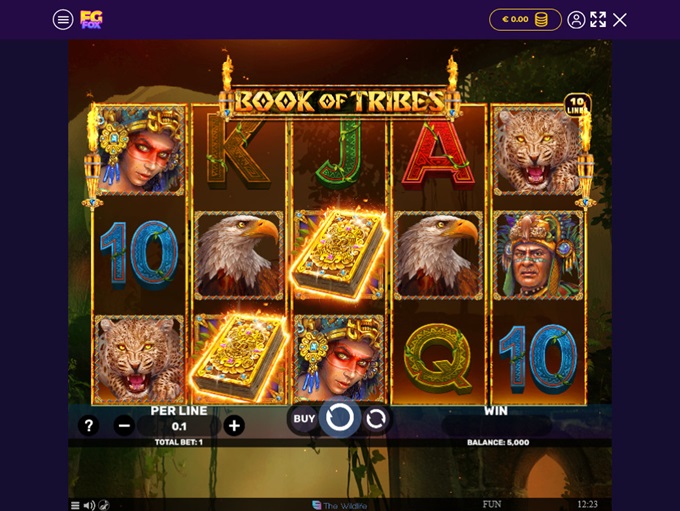Viewport: 680px width, 511px height.
Task: Toggle fullscreen mode
Action: click(x=598, y=19)
